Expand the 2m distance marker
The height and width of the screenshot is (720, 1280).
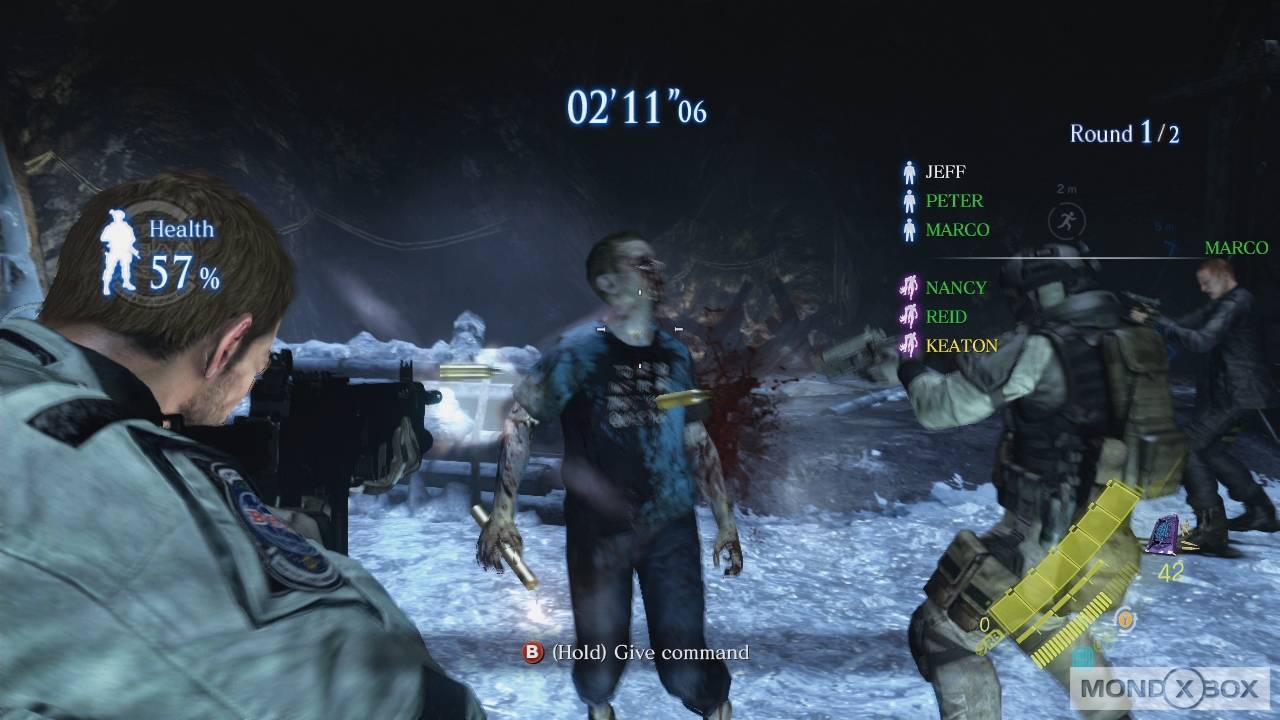tap(1066, 190)
